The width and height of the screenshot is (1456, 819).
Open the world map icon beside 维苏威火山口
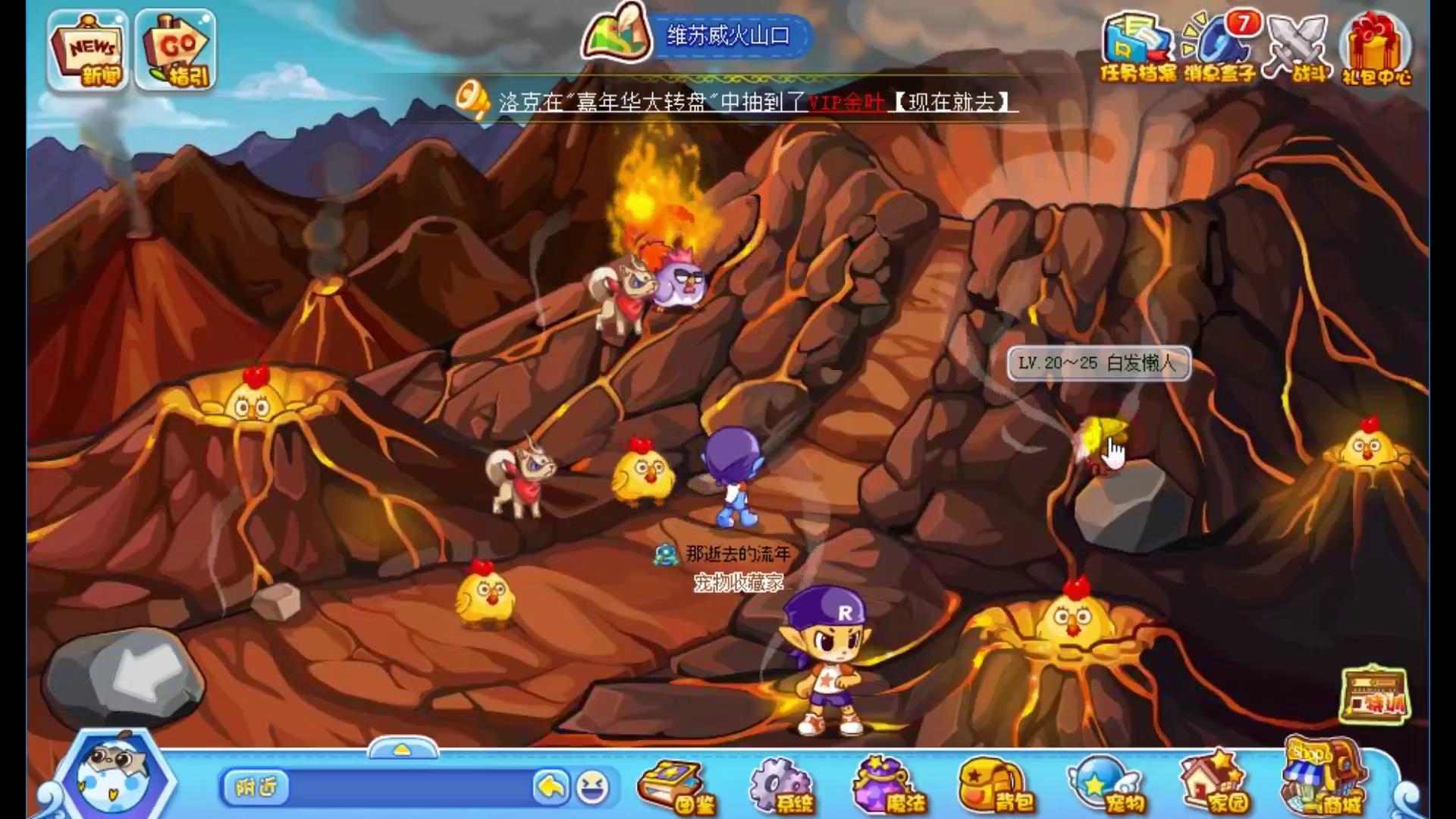[x=616, y=34]
